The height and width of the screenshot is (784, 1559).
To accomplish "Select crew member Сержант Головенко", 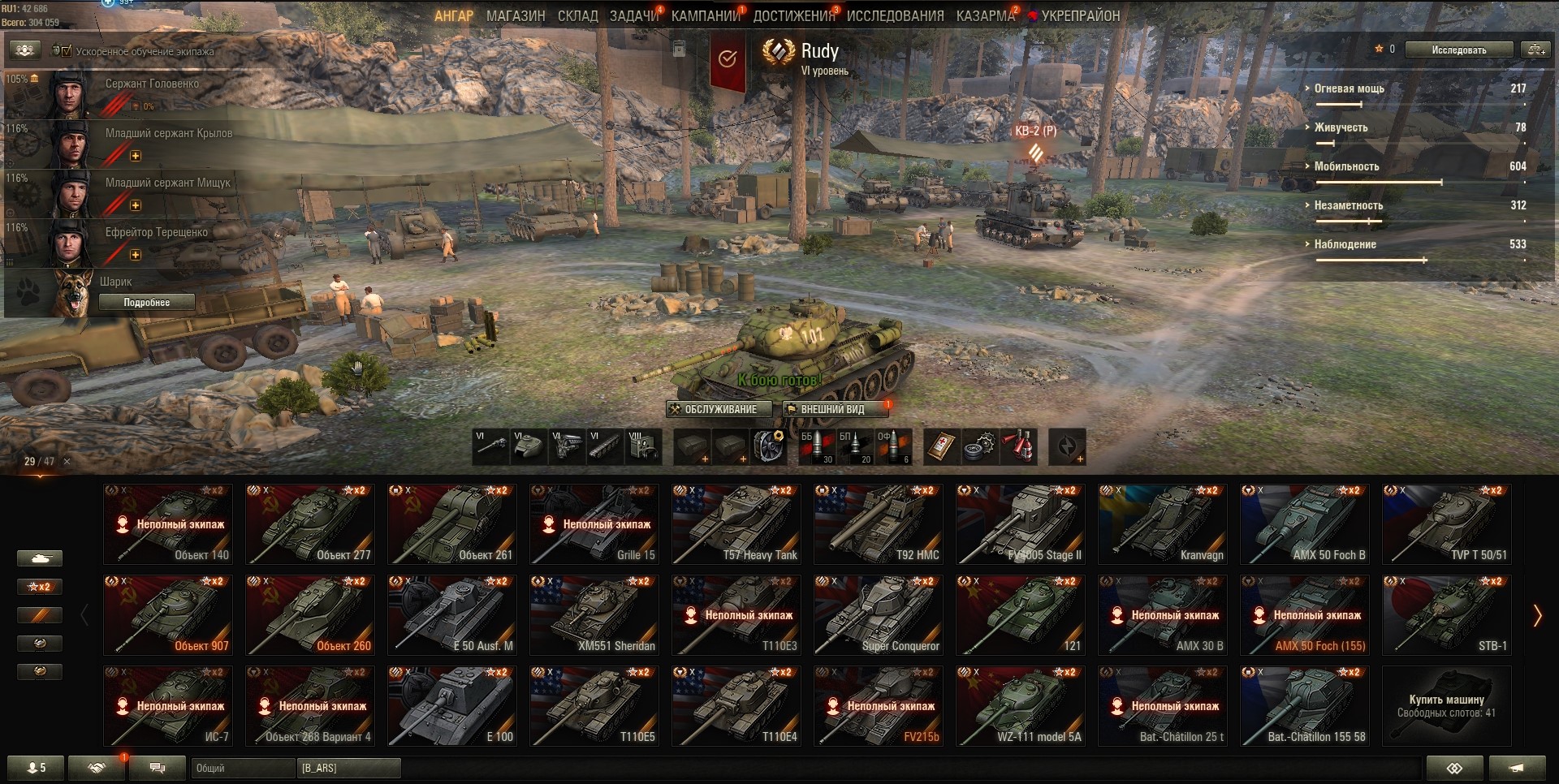I will pyautogui.click(x=151, y=84).
